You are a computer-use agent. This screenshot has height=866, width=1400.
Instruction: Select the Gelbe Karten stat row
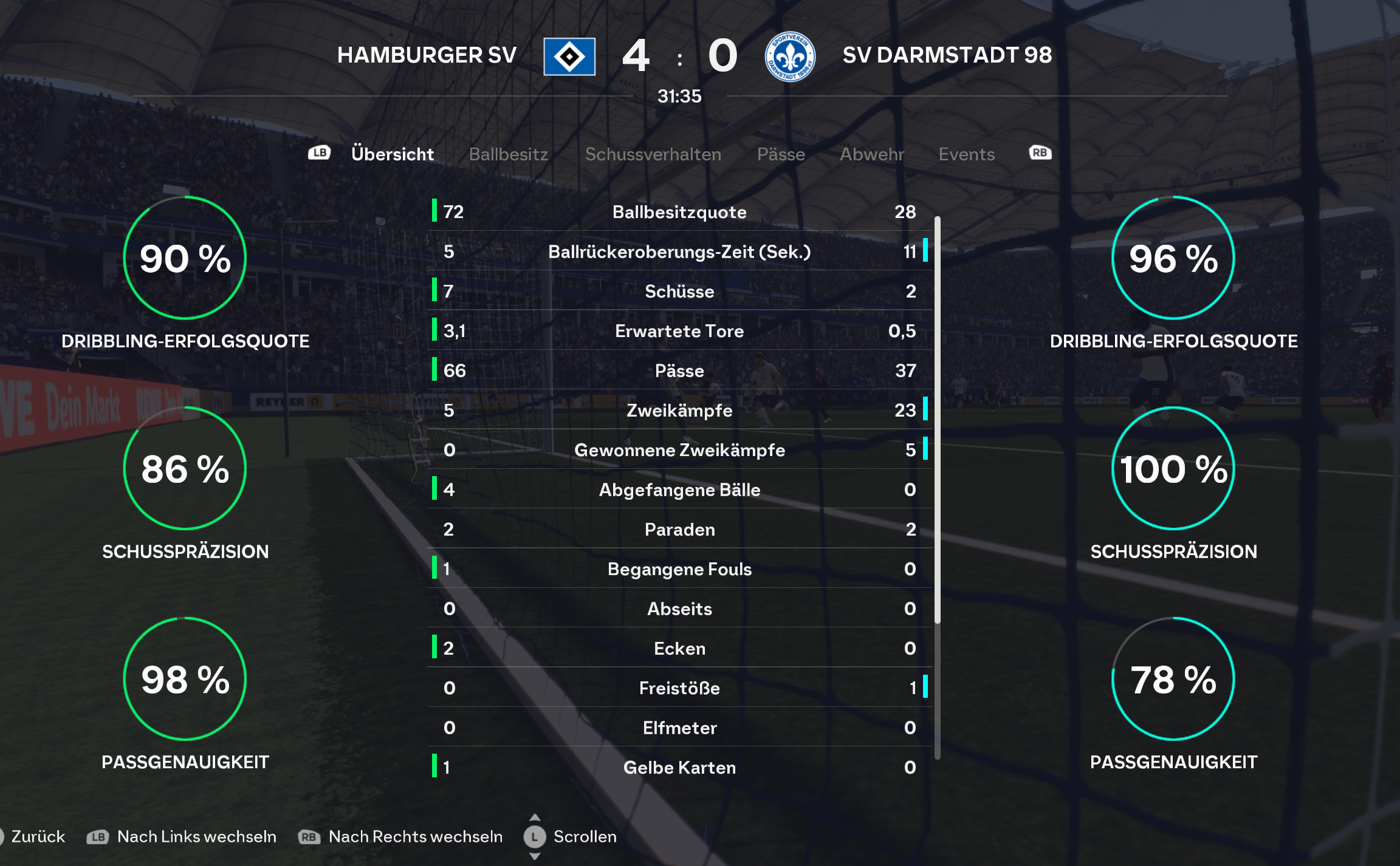pyautogui.click(x=679, y=768)
